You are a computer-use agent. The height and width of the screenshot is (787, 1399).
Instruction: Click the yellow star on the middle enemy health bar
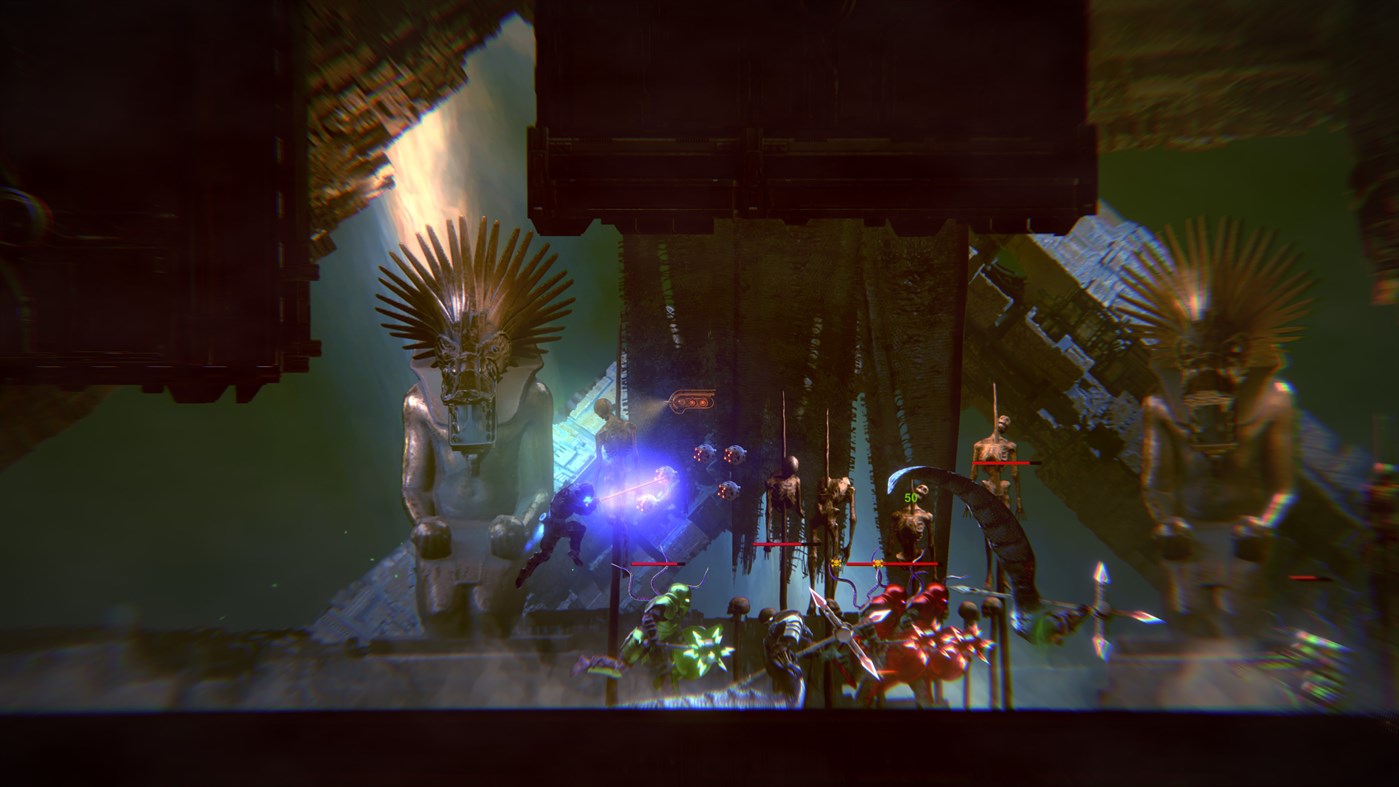tap(836, 563)
